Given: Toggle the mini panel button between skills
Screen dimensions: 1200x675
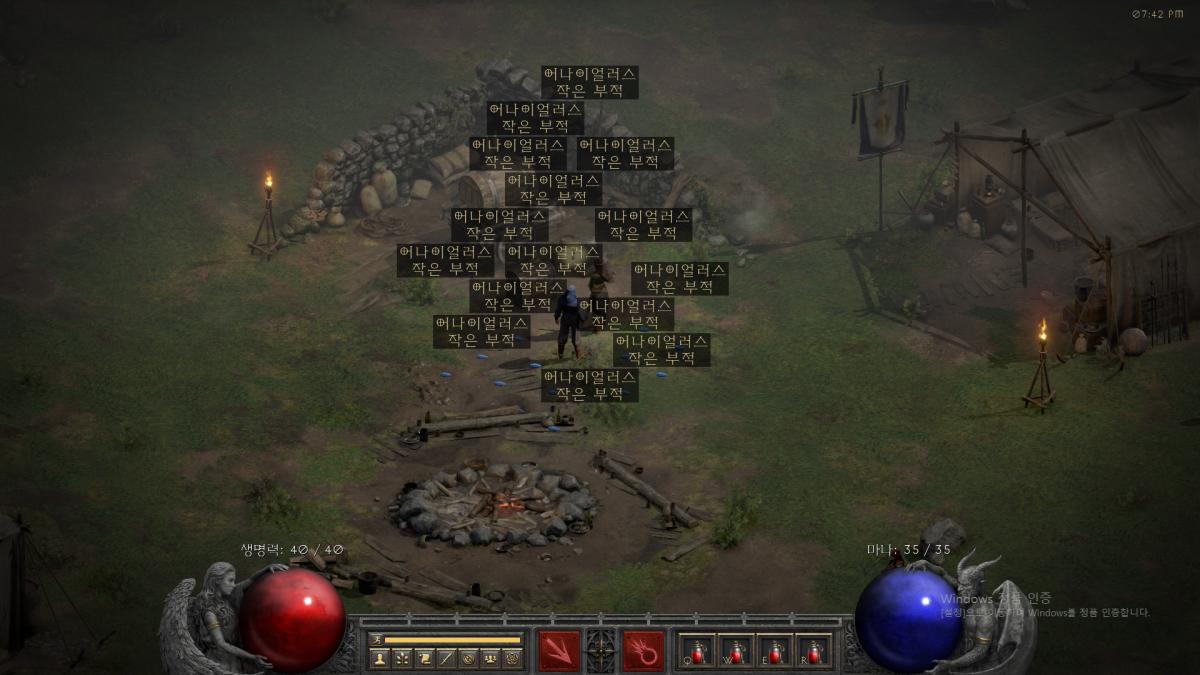Looking at the screenshot, I should pyautogui.click(x=600, y=649).
